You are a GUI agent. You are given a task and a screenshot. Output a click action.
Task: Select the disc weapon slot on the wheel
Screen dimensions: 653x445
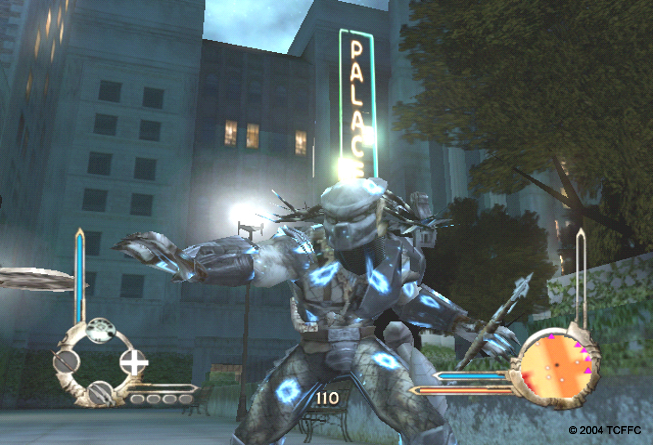[98, 331]
